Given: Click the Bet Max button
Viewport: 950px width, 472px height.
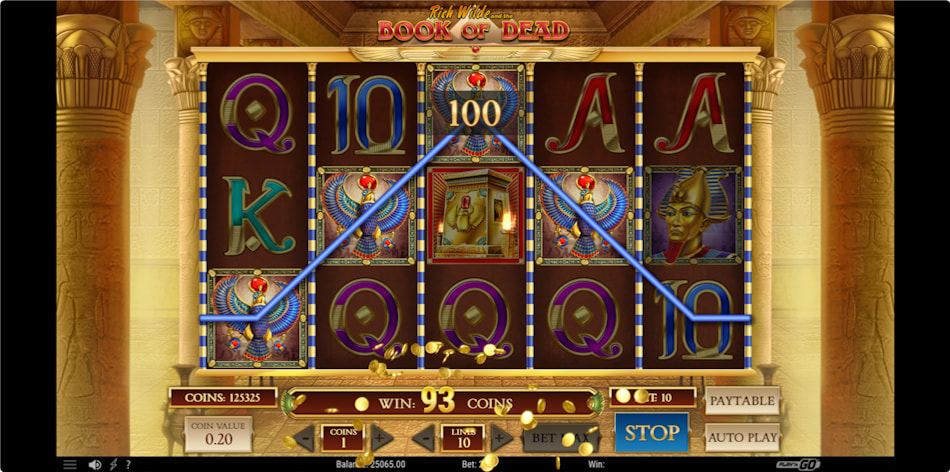Looking at the screenshot, I should (560, 437).
